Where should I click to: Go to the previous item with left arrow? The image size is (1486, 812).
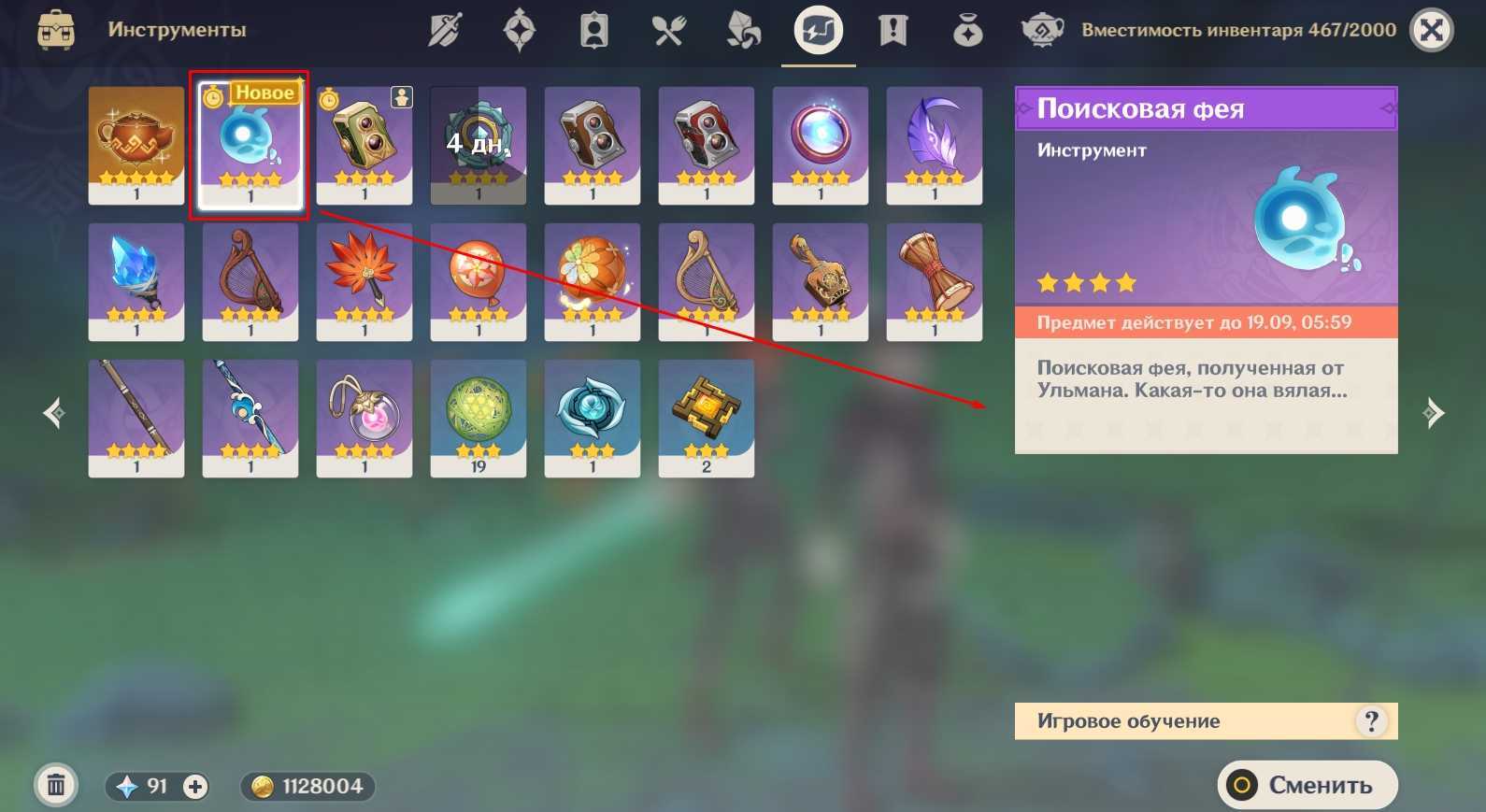pos(54,412)
